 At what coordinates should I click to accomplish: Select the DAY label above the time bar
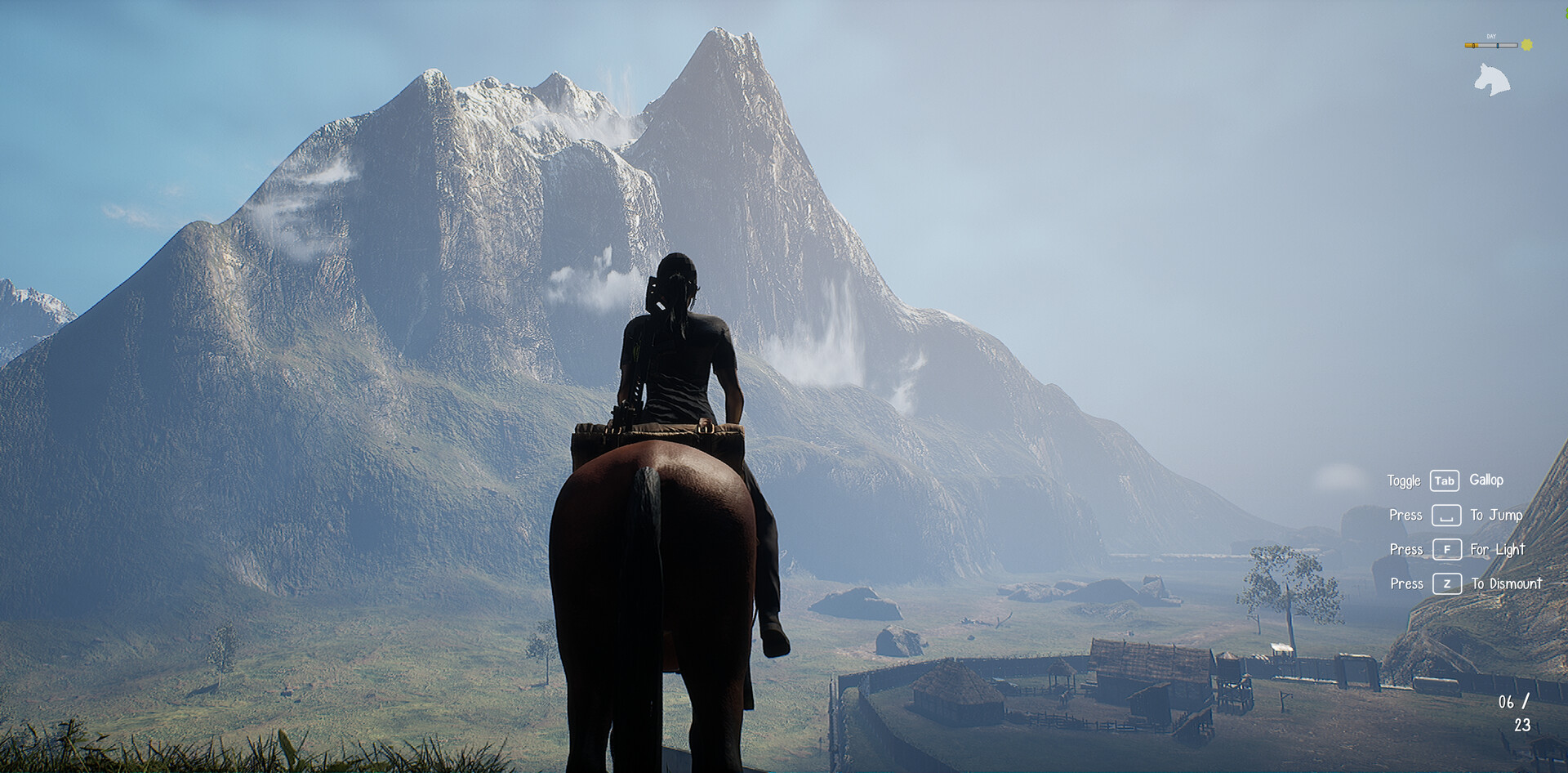coord(1491,36)
